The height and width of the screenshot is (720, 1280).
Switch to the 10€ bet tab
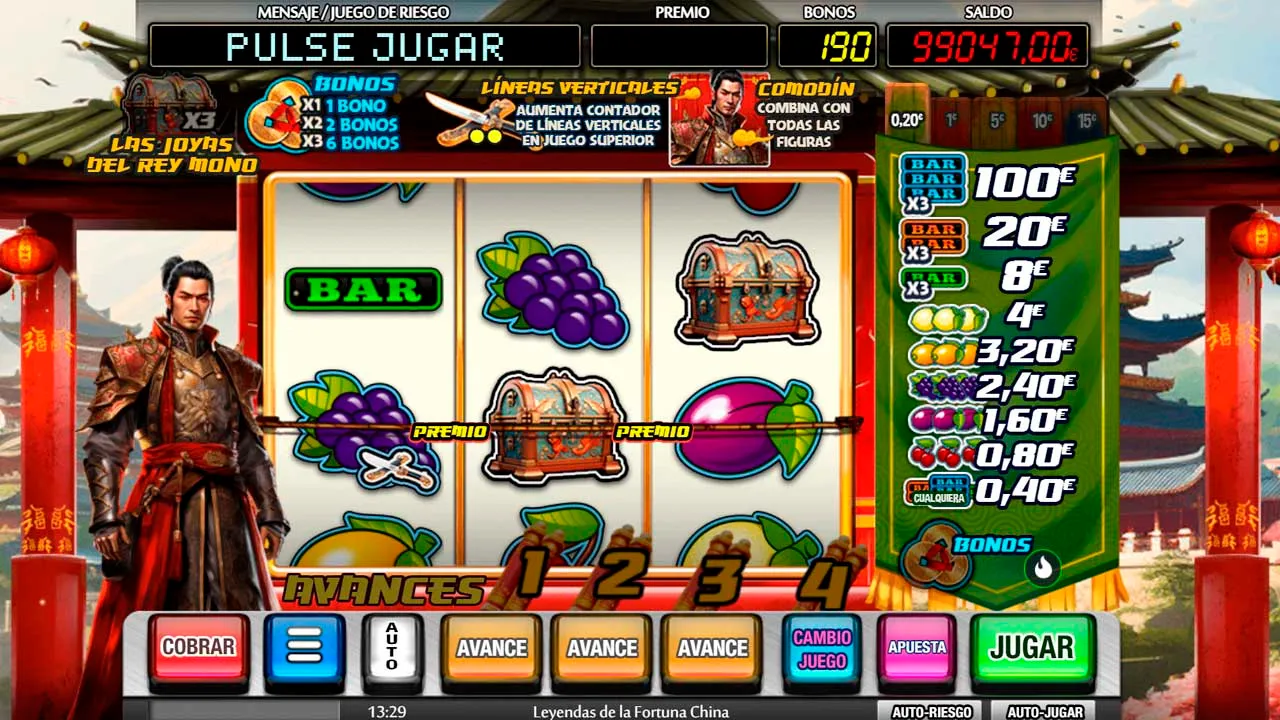pos(1041,120)
